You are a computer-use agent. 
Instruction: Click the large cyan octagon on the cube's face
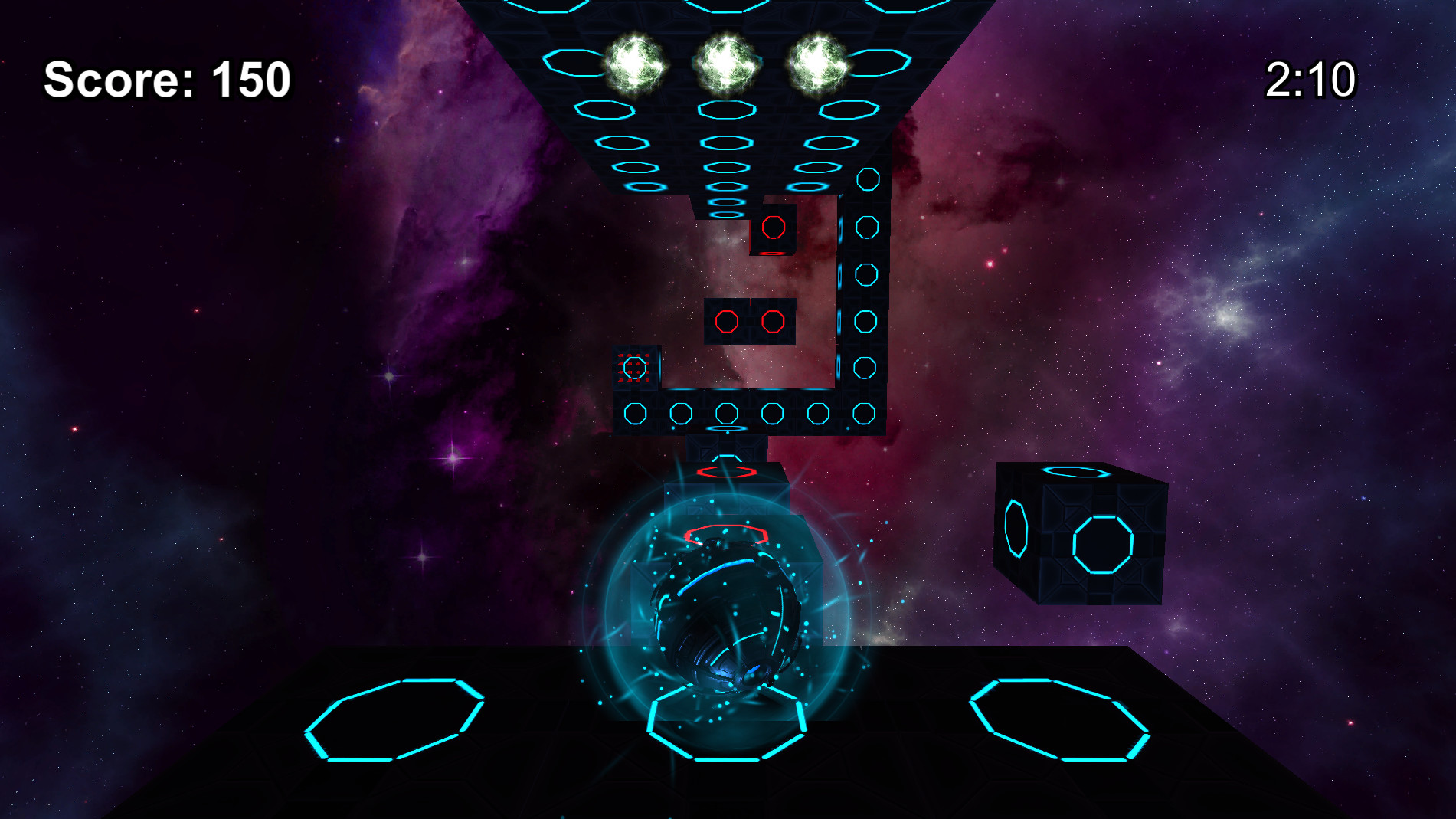point(1101,545)
